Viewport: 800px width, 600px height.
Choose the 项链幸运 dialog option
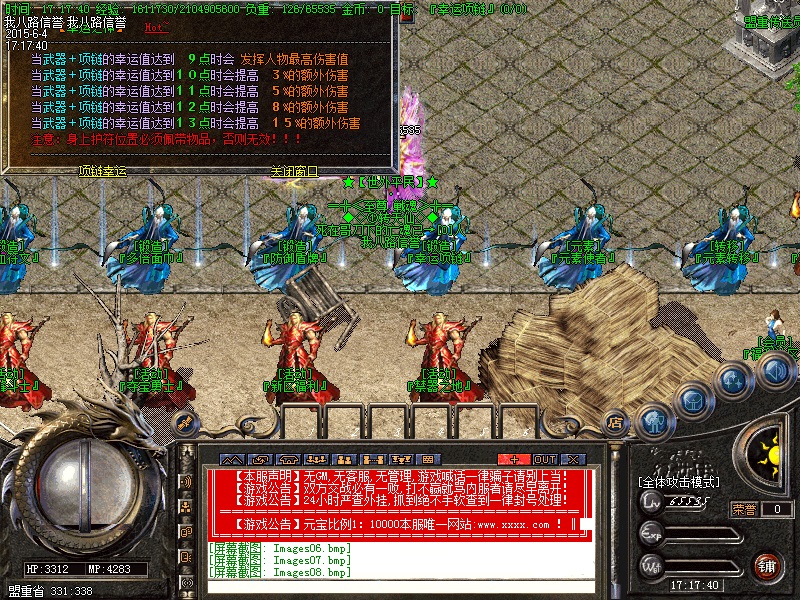103,171
